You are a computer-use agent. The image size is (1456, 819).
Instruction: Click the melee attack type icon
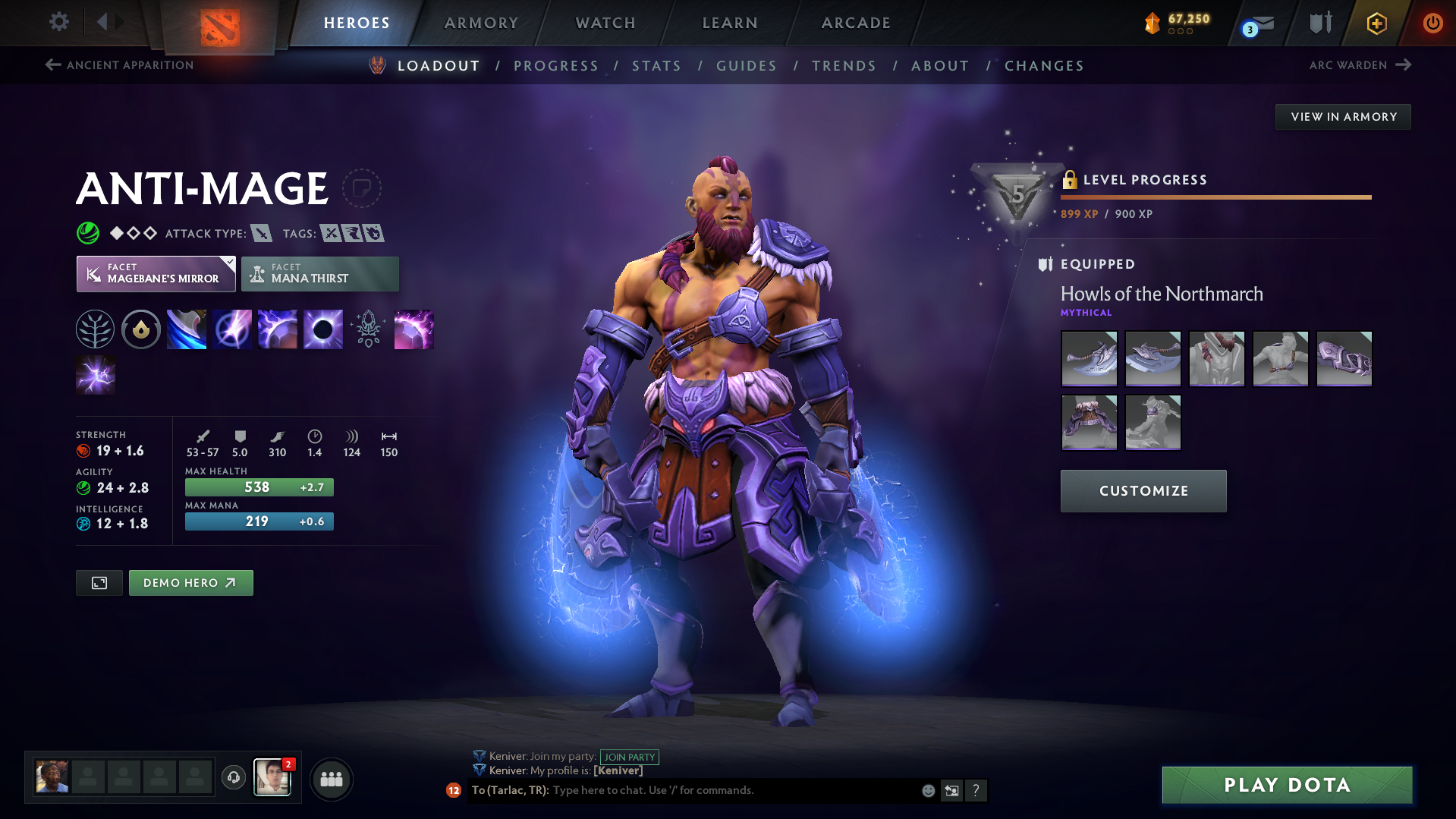coord(261,233)
